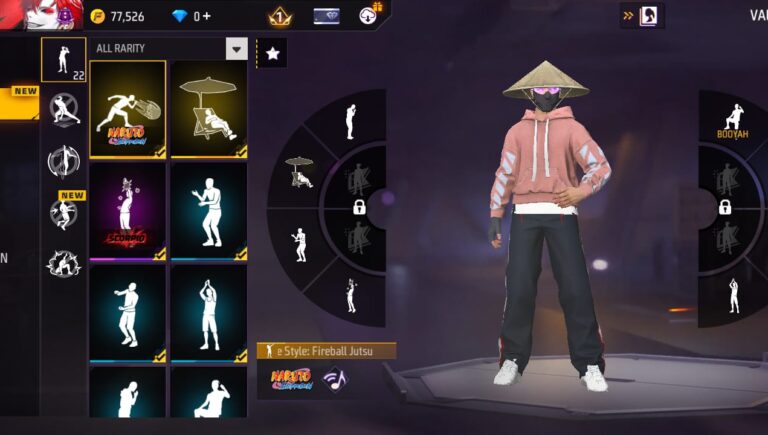768x435 pixels.
Task: Open the spiky burst pose category tab
Action: pyautogui.click(x=63, y=262)
